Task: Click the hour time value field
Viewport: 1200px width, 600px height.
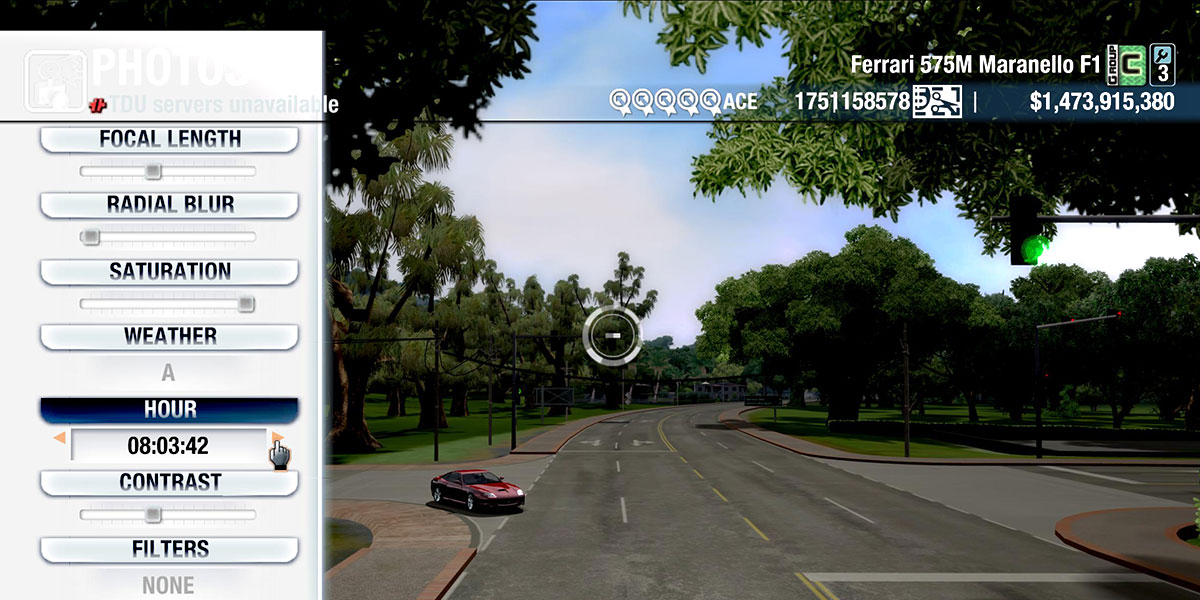Action: point(168,445)
